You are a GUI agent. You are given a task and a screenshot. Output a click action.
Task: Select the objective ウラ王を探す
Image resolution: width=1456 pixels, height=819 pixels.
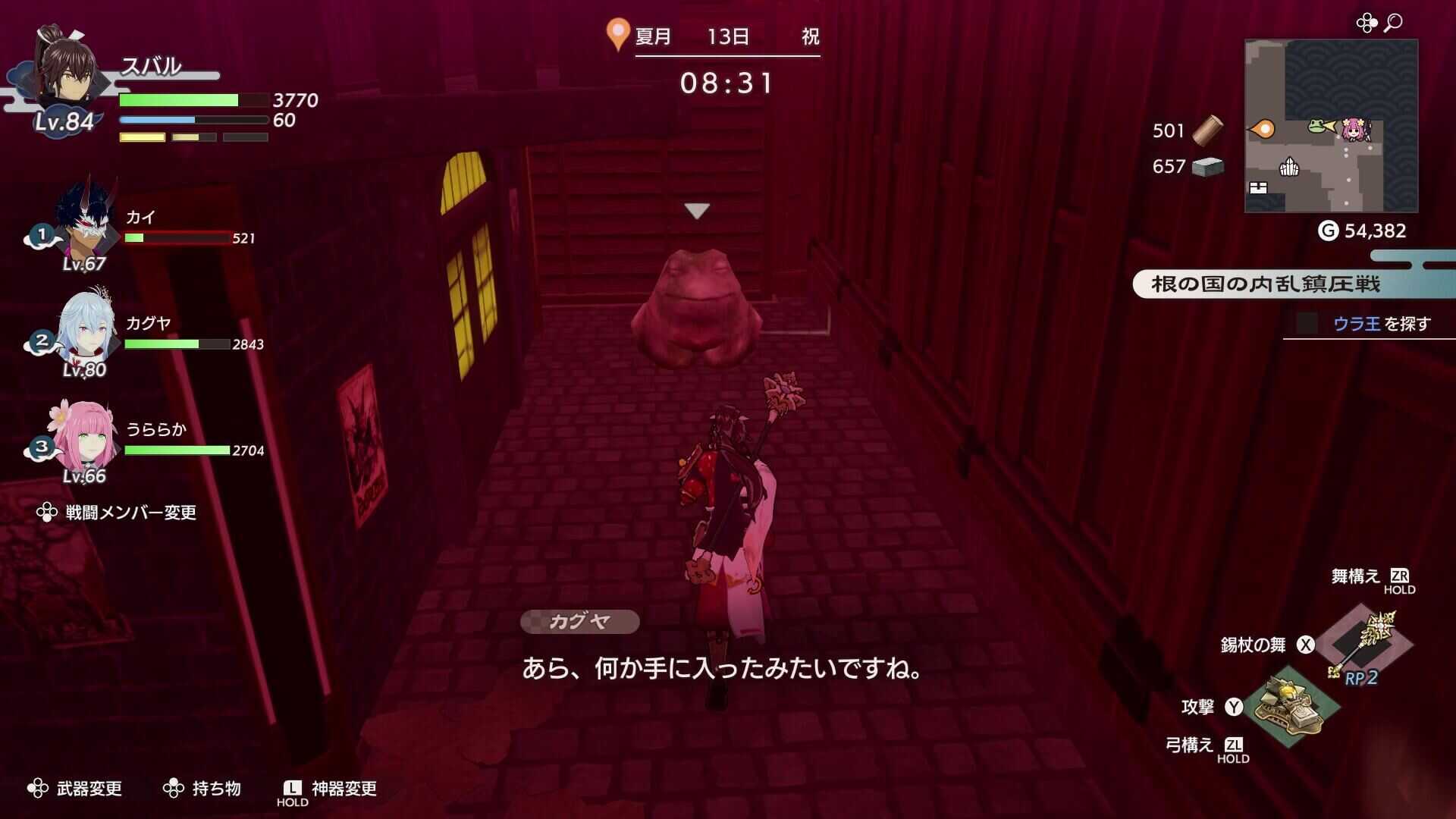click(x=1380, y=323)
